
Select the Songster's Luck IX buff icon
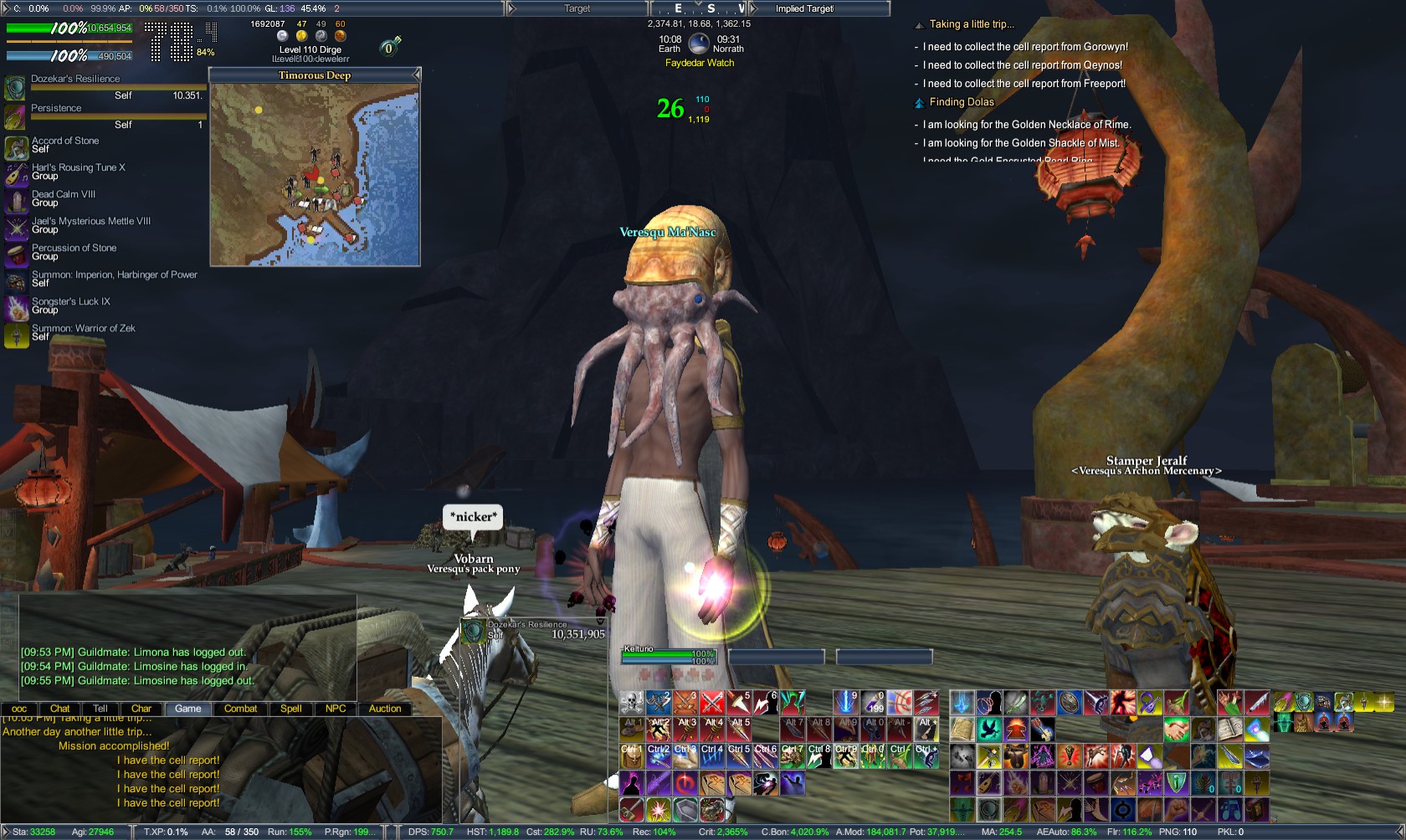[17, 306]
